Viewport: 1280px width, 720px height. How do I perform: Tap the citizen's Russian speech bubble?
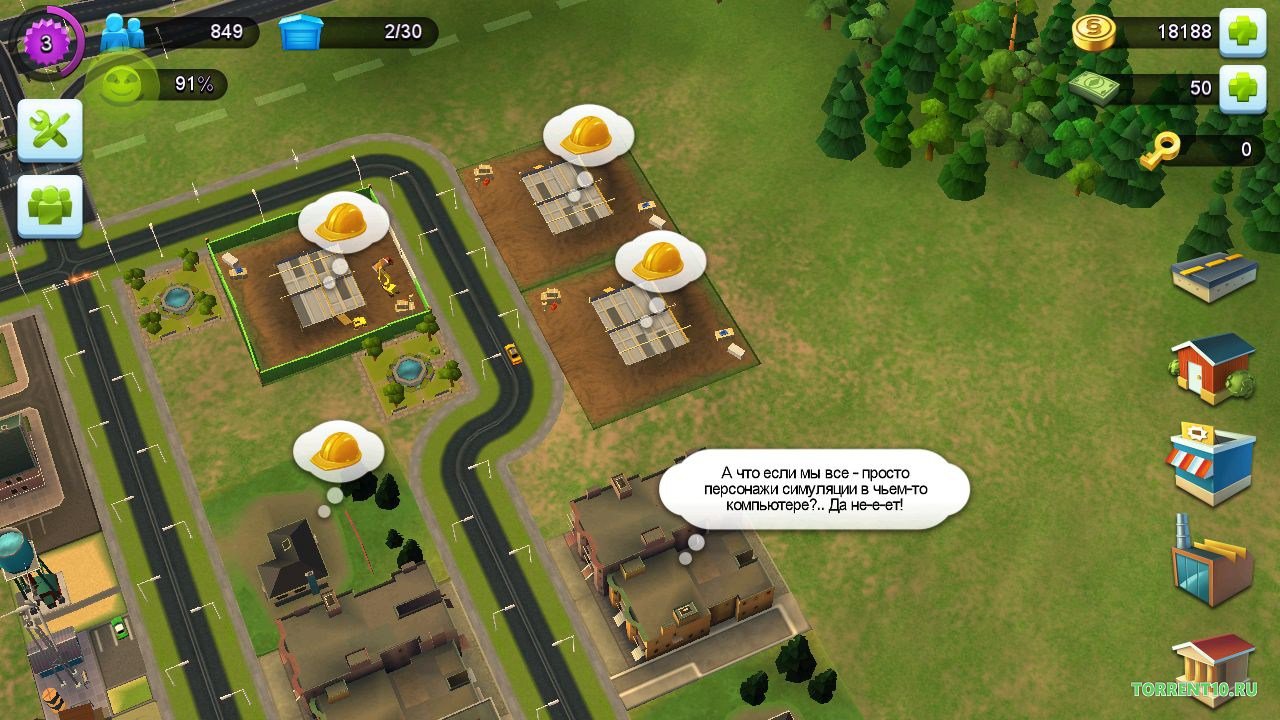point(814,488)
